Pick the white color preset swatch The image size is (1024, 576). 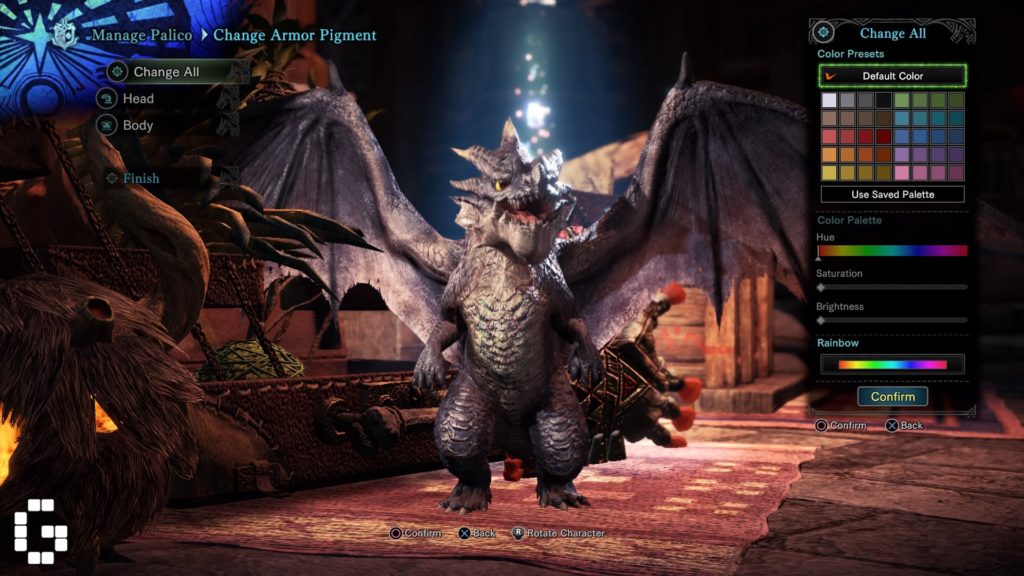tap(829, 100)
